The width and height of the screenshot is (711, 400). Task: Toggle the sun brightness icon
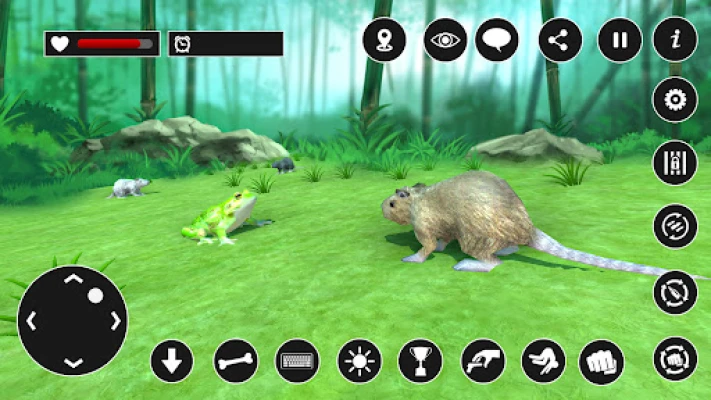tap(359, 361)
